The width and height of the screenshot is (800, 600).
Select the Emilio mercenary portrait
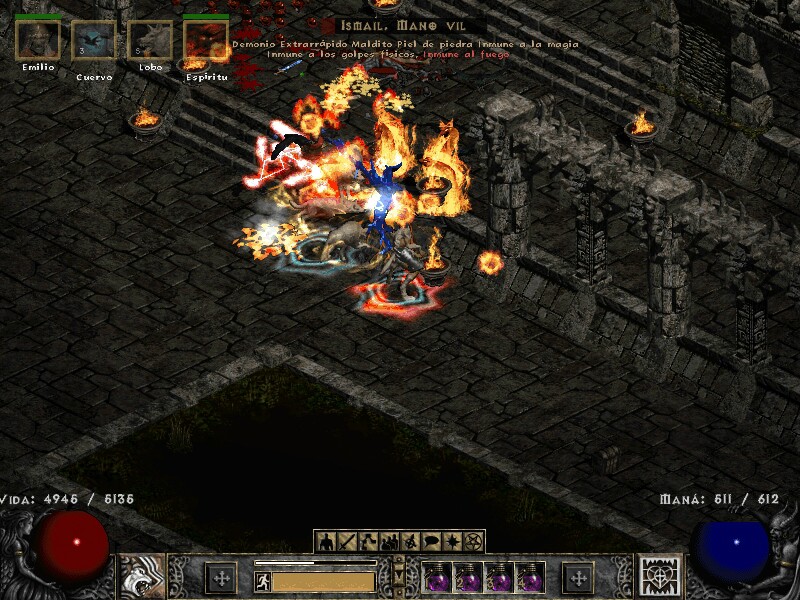[37, 40]
